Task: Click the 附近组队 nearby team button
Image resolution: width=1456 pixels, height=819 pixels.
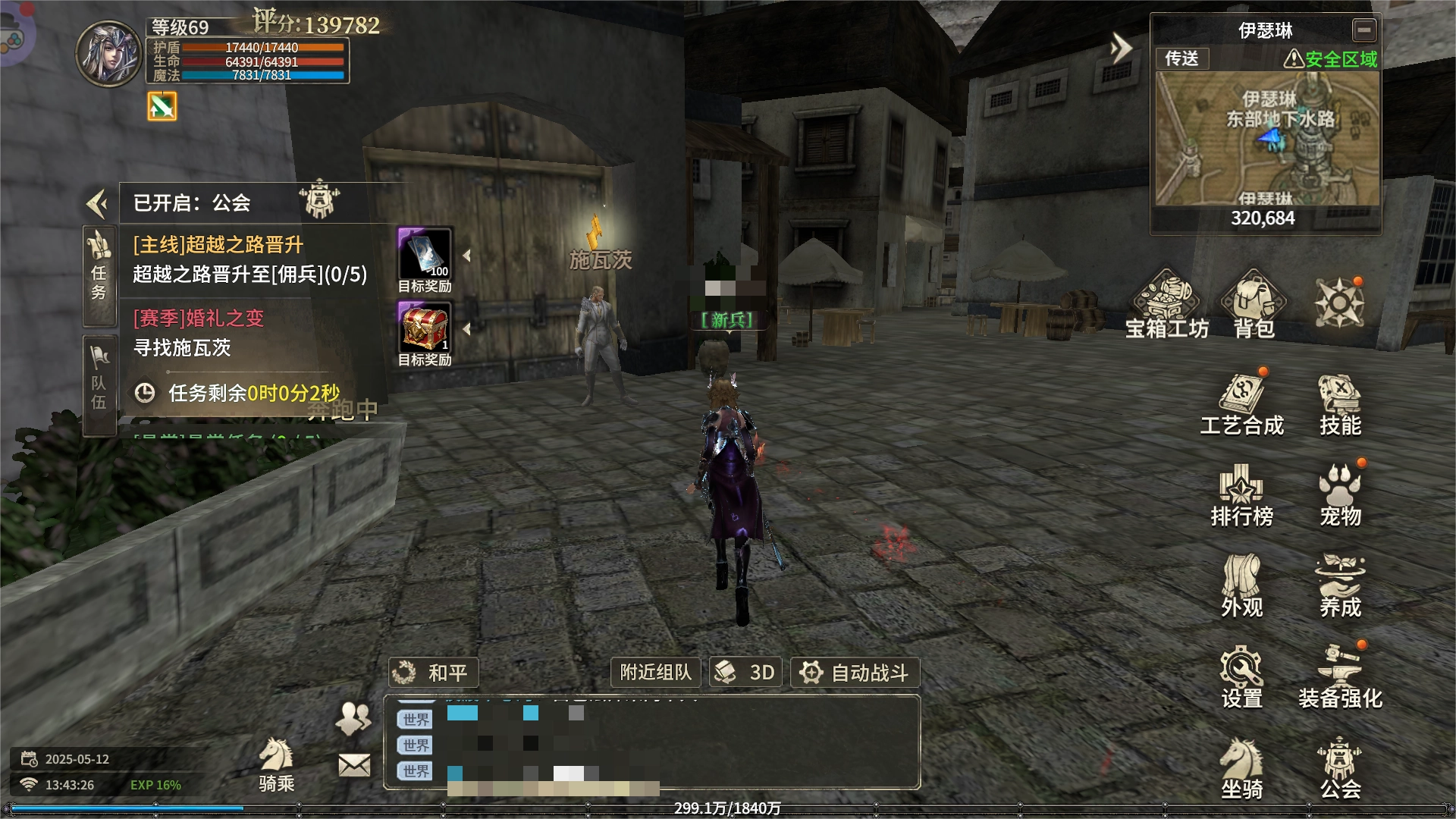Action: 656,673
